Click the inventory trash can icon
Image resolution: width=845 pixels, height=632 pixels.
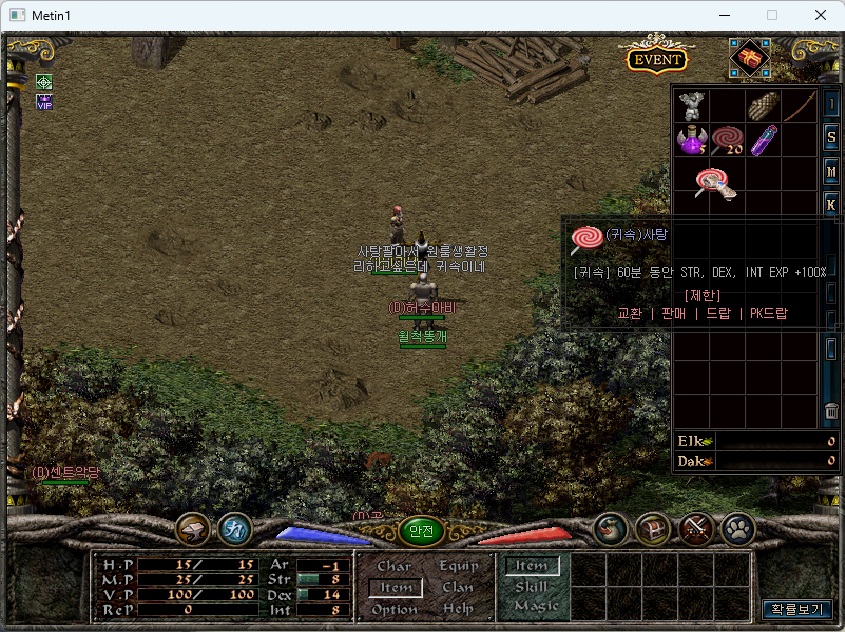point(831,410)
